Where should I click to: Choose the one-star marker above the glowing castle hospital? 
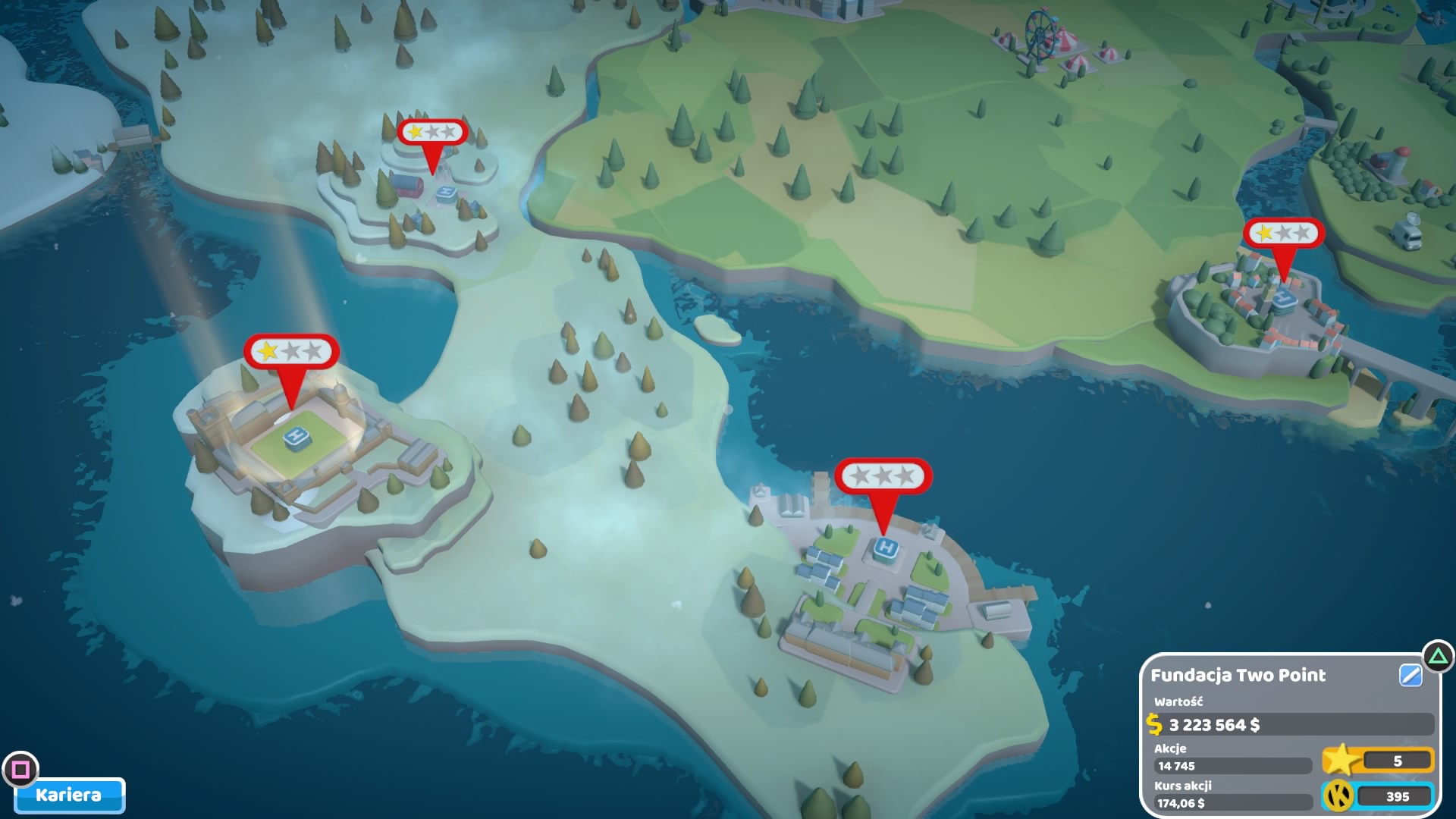pyautogui.click(x=291, y=352)
